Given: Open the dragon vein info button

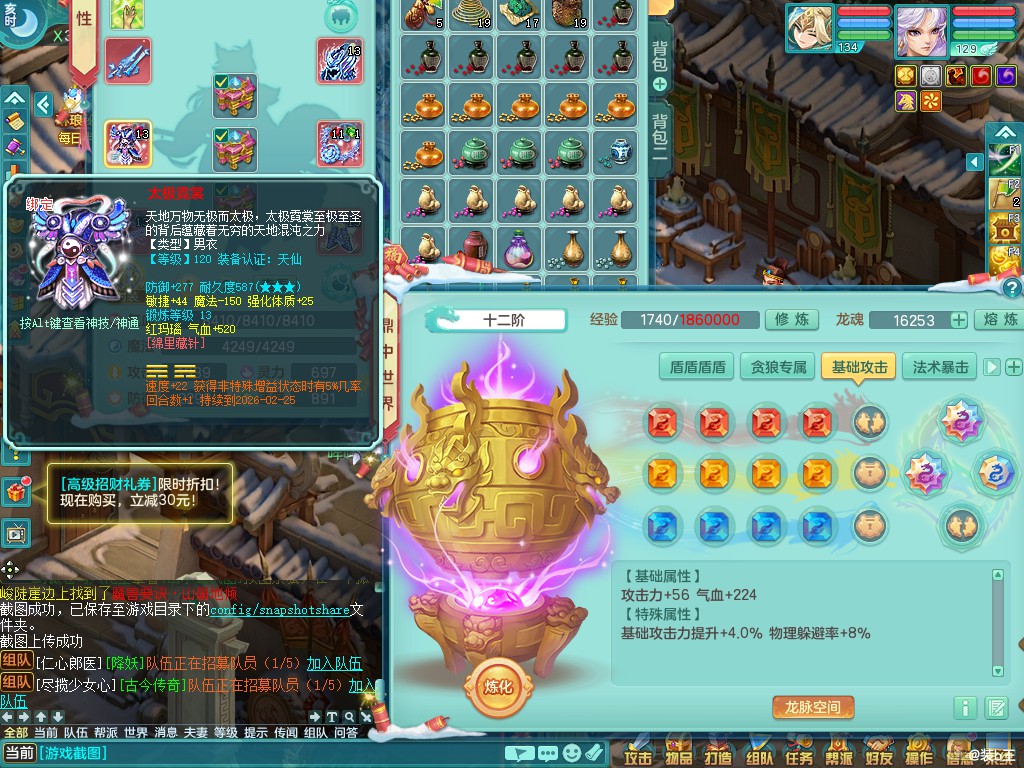Looking at the screenshot, I should [964, 708].
